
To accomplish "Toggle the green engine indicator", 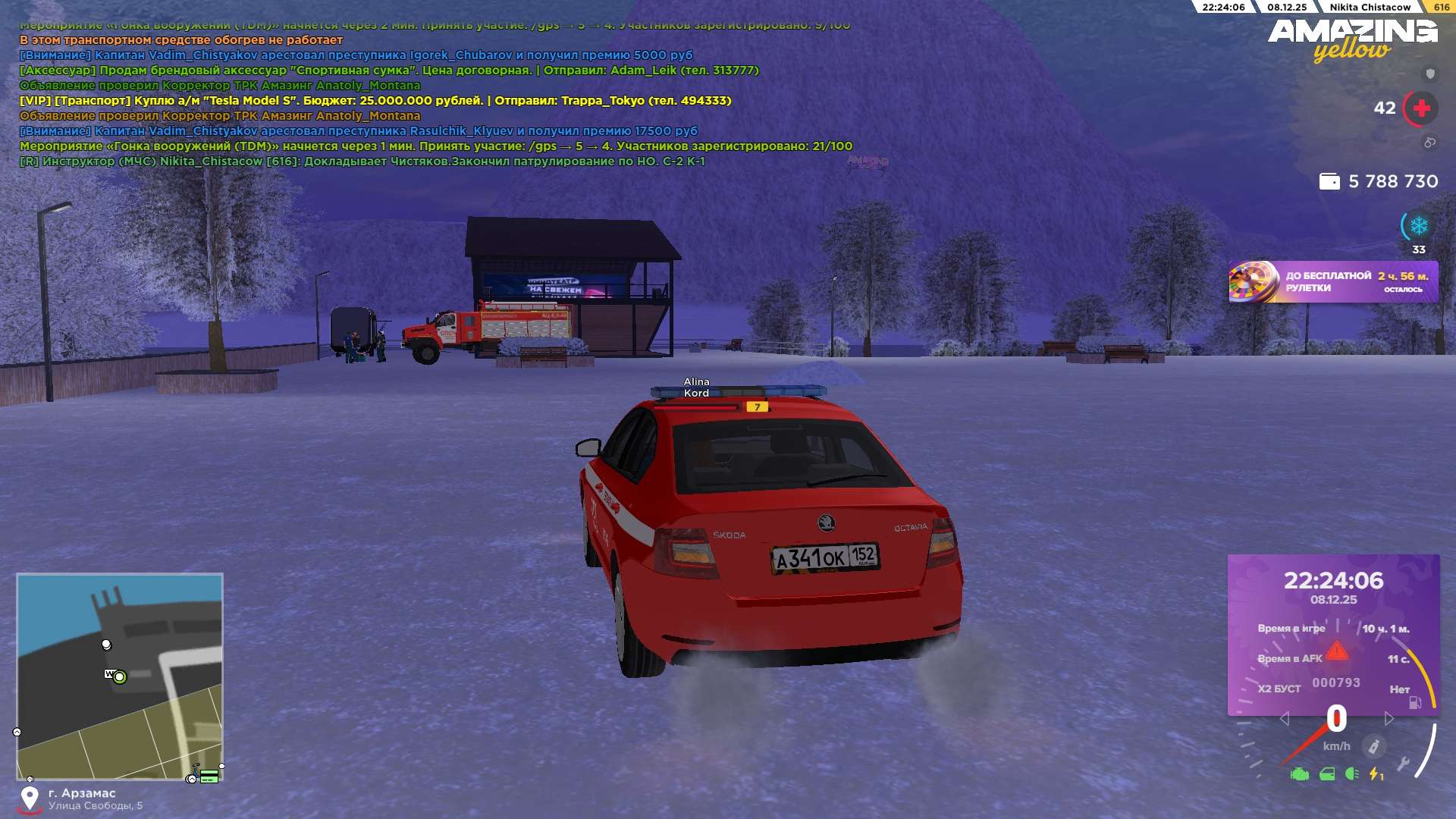I will (1299, 774).
